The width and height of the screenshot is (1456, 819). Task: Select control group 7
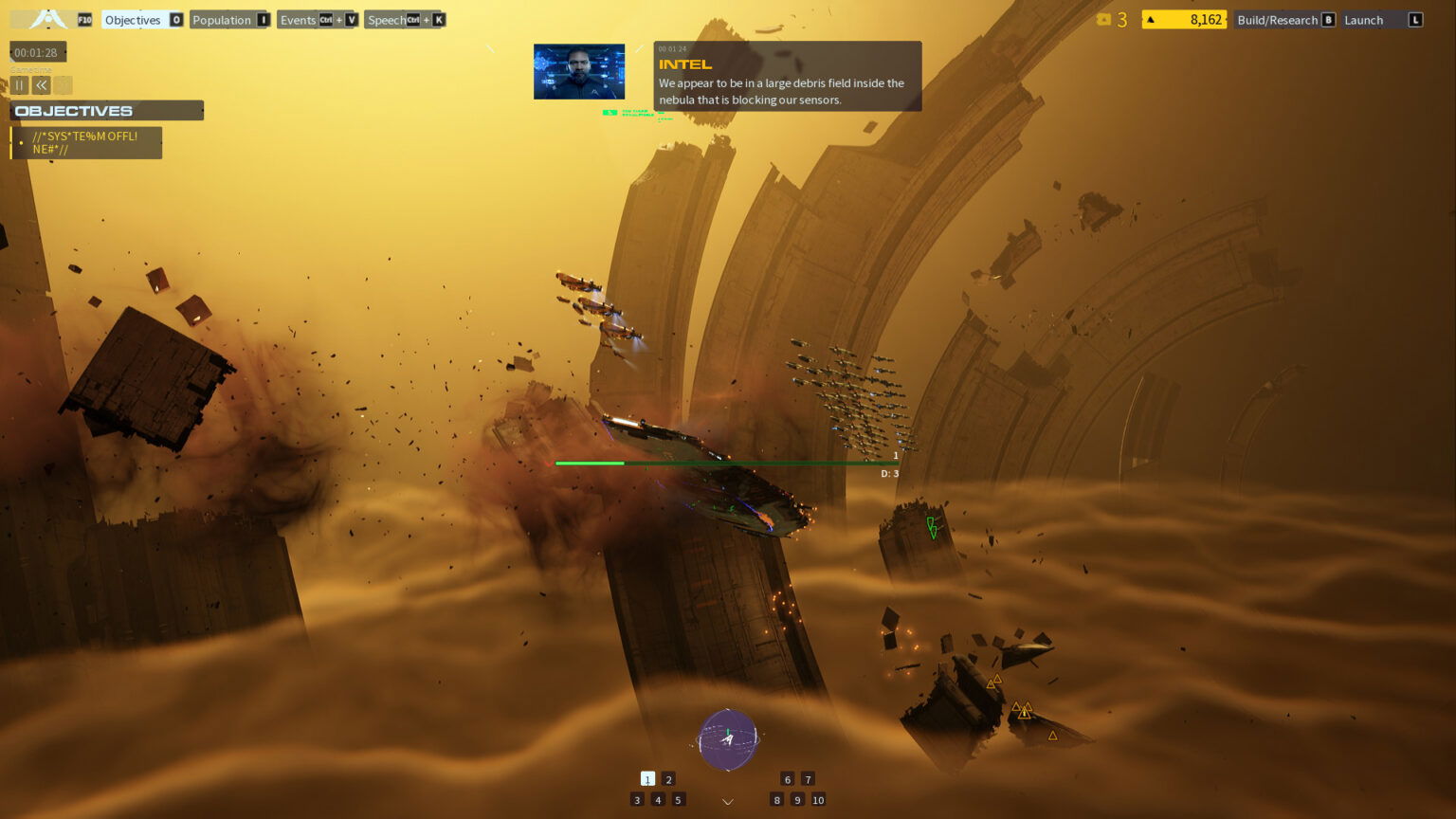point(808,778)
